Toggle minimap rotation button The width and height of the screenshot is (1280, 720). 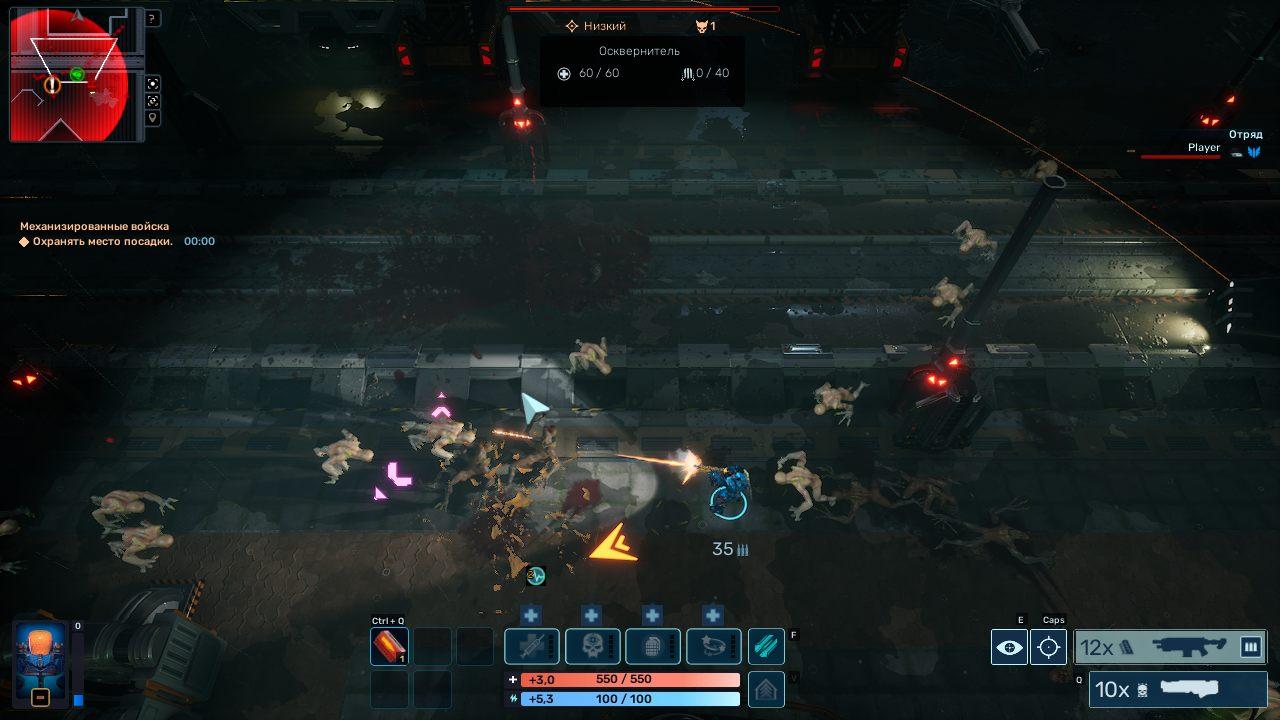(153, 101)
